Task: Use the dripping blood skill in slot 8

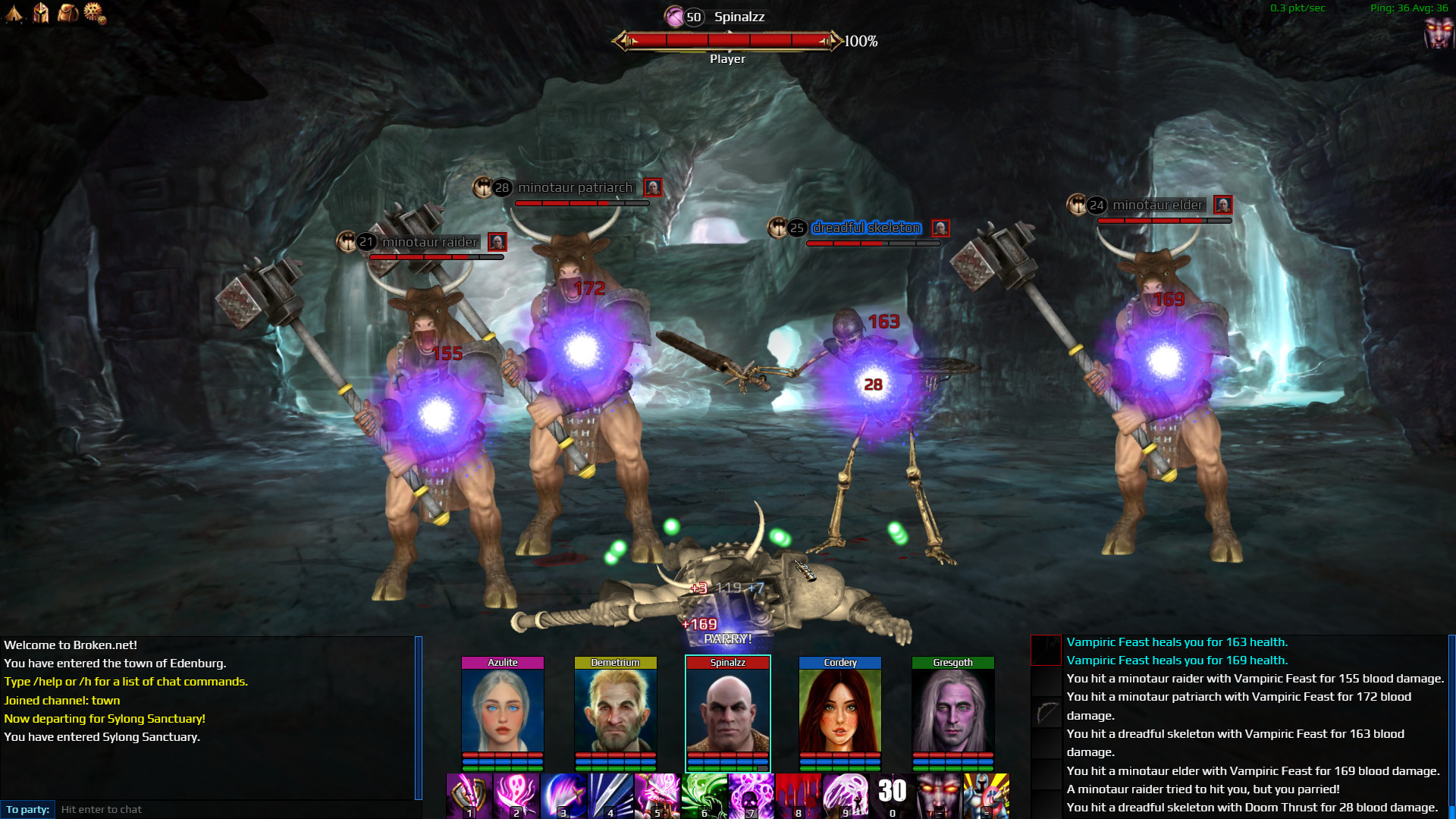Action: (x=799, y=795)
